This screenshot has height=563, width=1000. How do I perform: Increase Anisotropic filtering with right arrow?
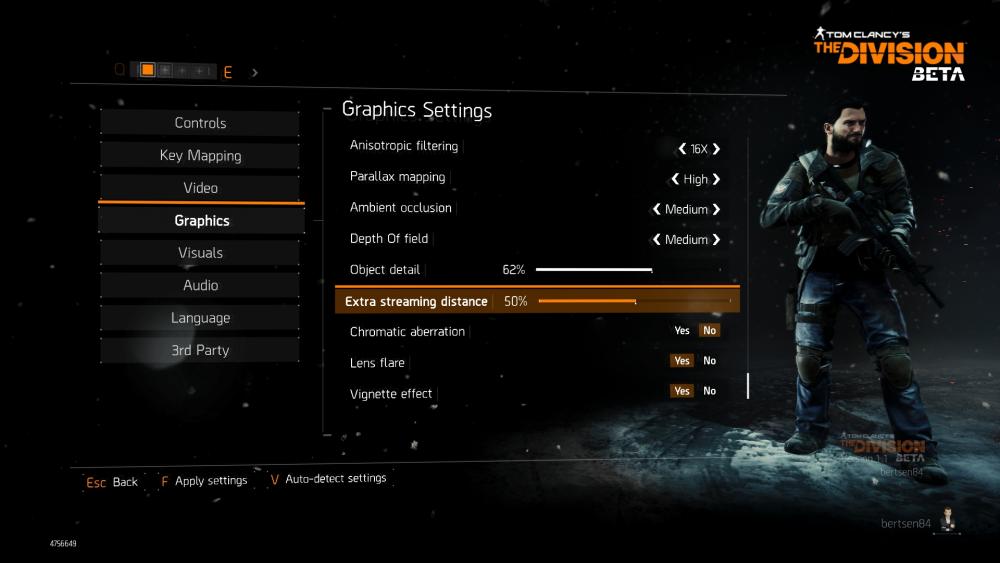pyautogui.click(x=716, y=149)
